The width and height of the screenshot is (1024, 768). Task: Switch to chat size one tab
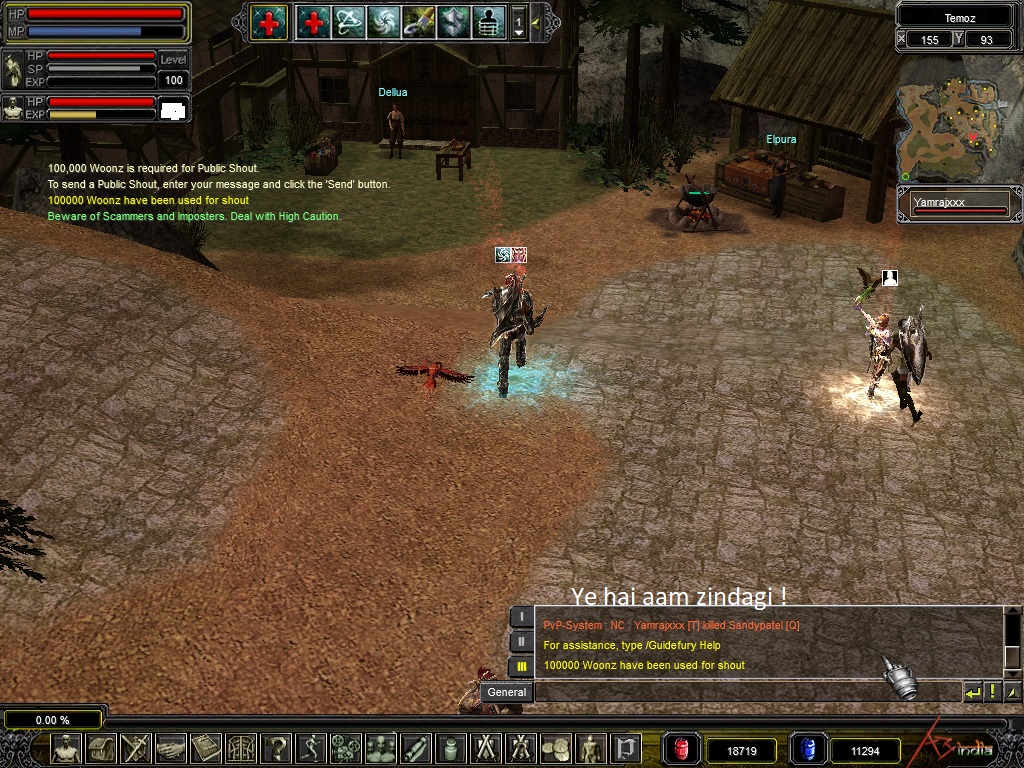pos(521,617)
